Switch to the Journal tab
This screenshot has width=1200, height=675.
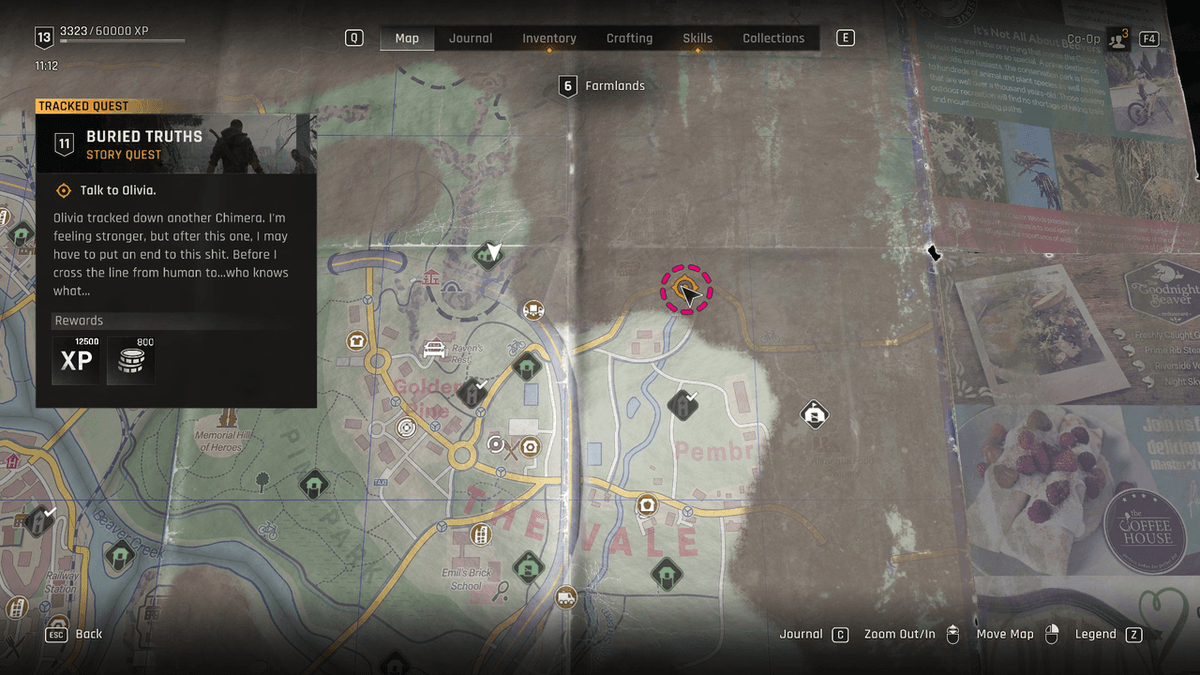point(470,38)
